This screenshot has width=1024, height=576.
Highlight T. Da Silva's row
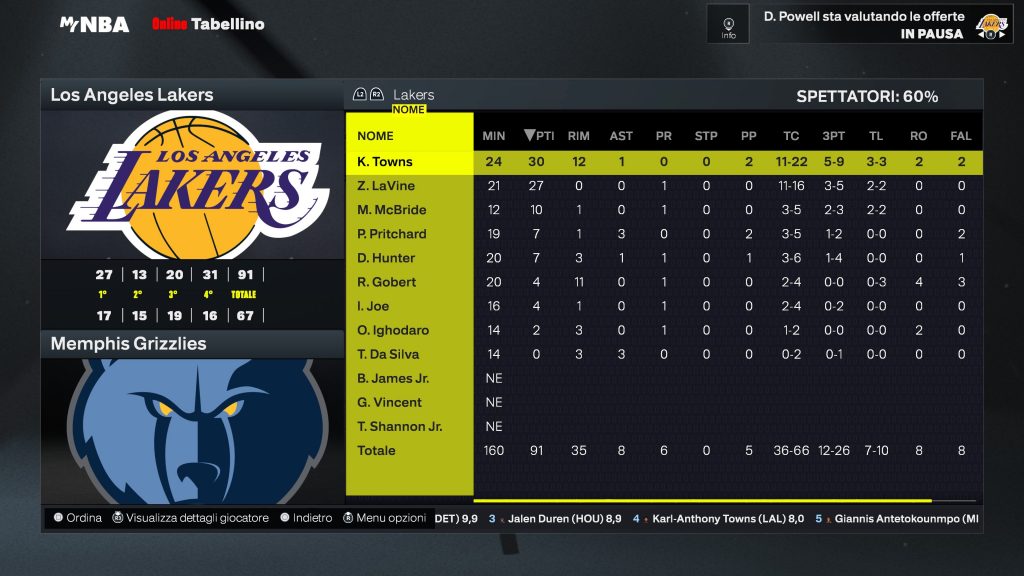[388, 354]
